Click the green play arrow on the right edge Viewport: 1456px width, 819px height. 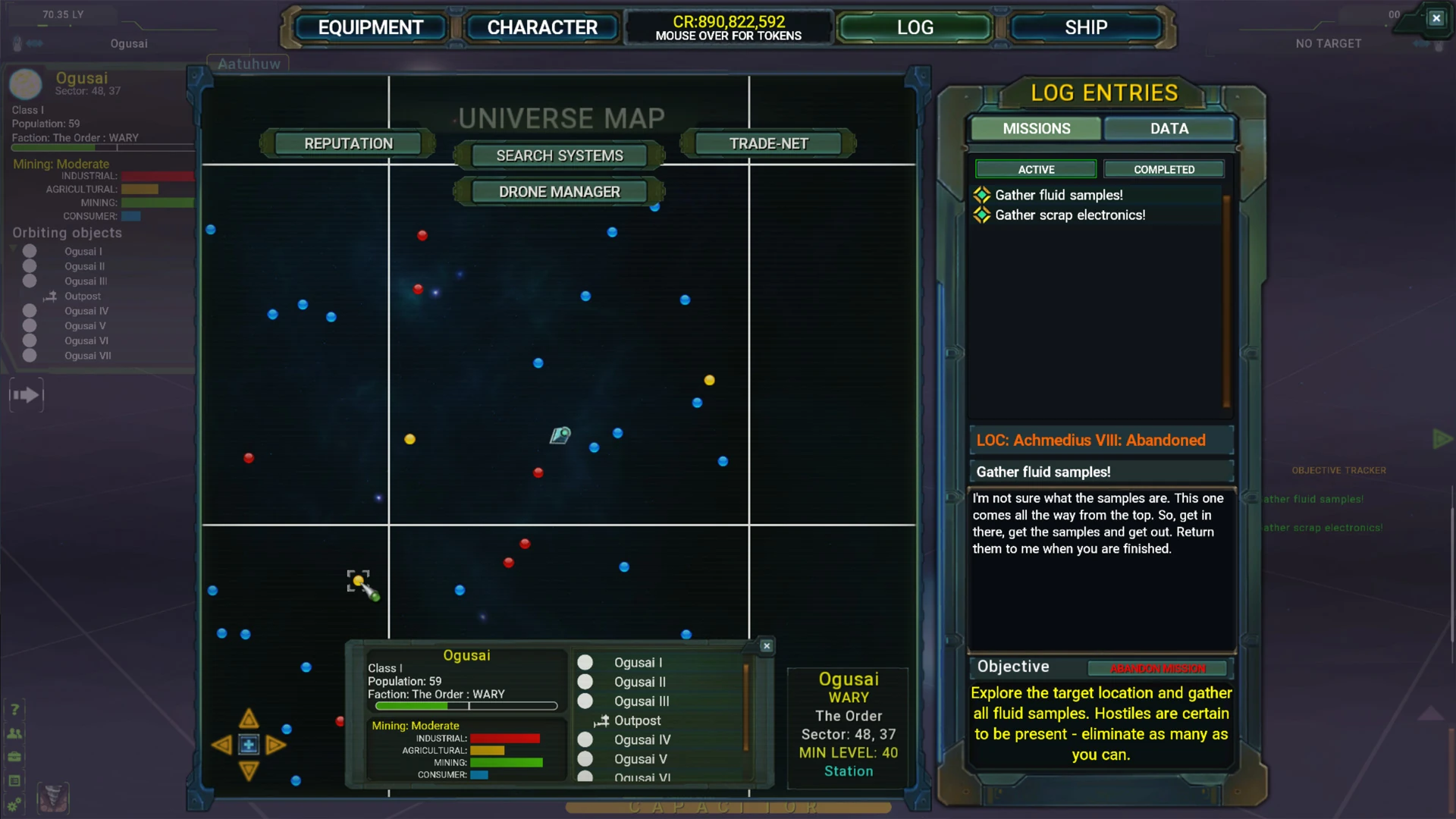click(x=1442, y=438)
